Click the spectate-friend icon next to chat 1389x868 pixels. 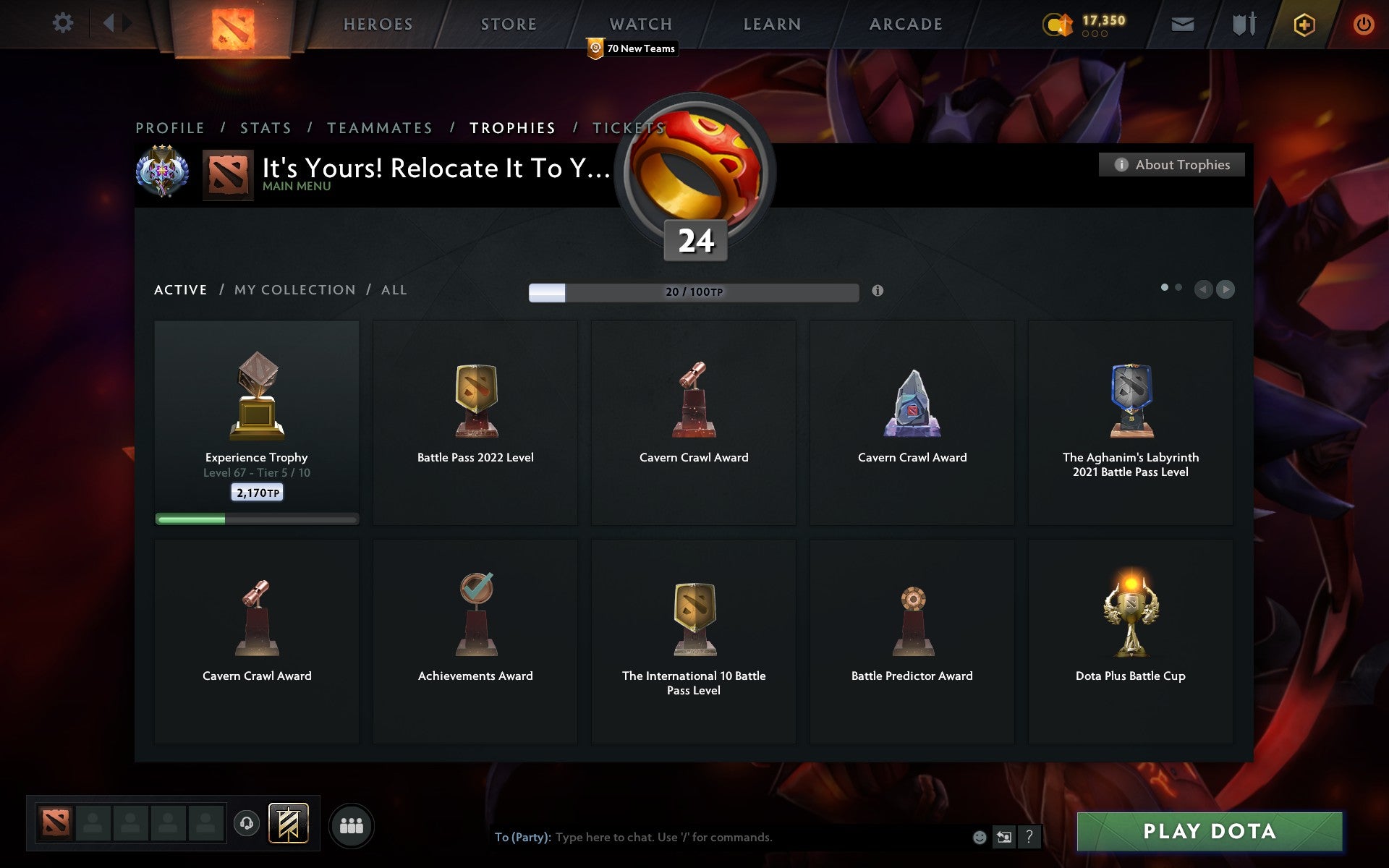tap(1005, 838)
